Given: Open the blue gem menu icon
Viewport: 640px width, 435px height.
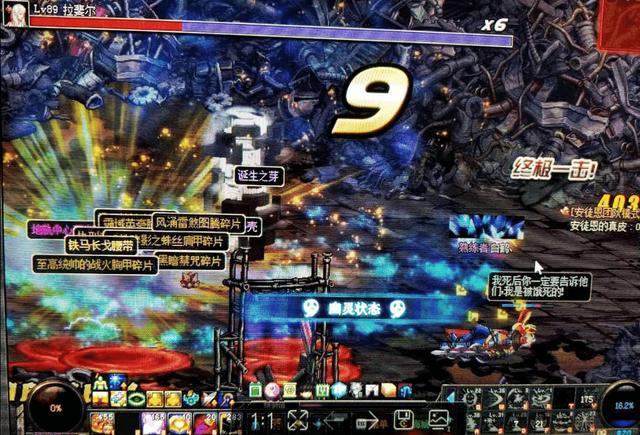Looking at the screenshot, I should click(x=337, y=390).
